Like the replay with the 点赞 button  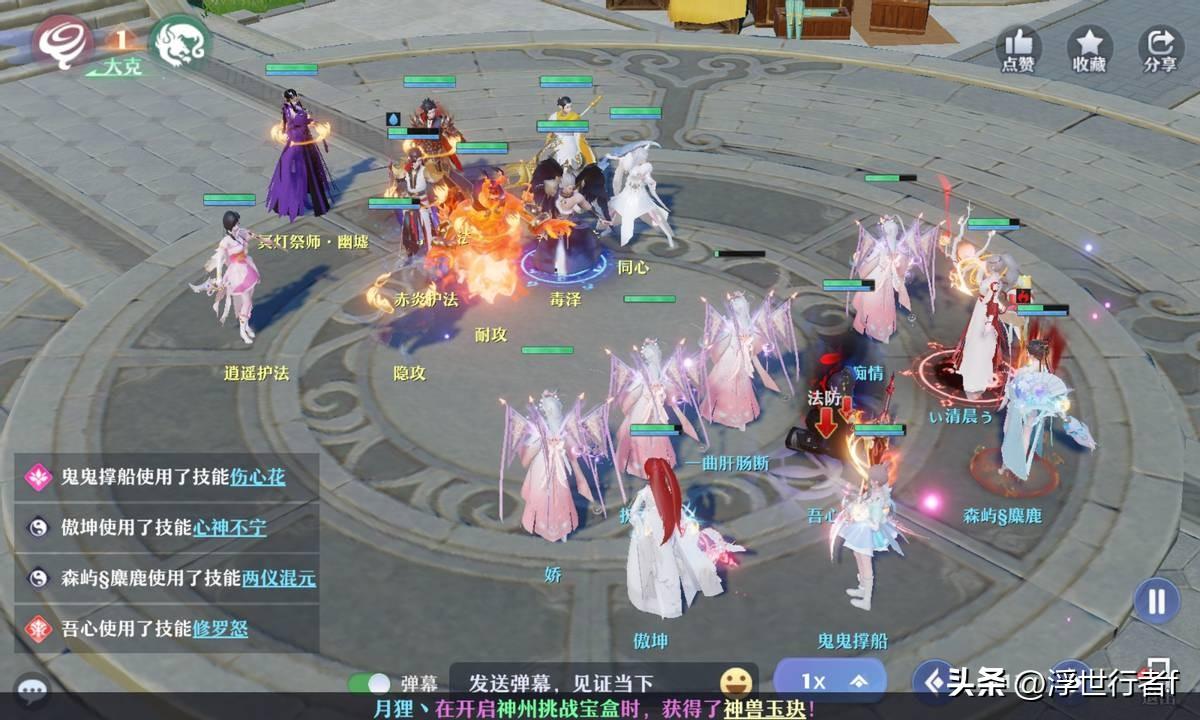click(x=1018, y=49)
